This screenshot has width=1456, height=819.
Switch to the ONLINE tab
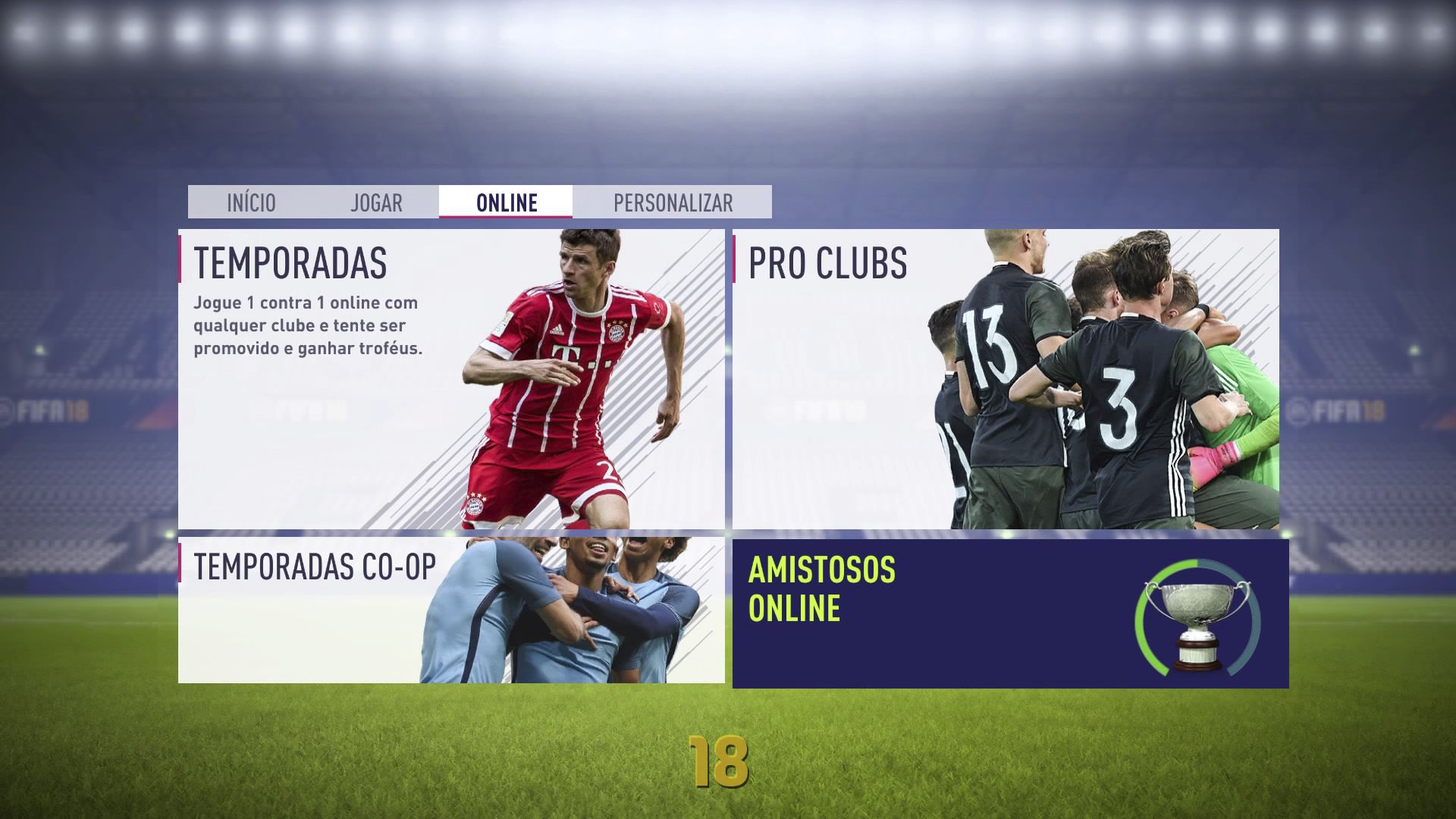[506, 202]
